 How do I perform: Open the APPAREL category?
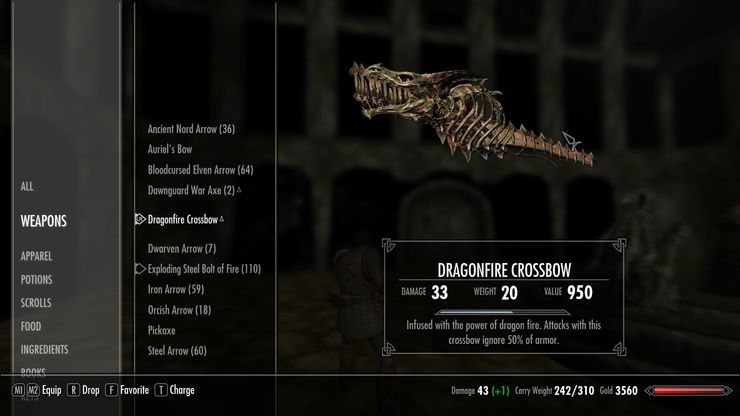point(36,256)
